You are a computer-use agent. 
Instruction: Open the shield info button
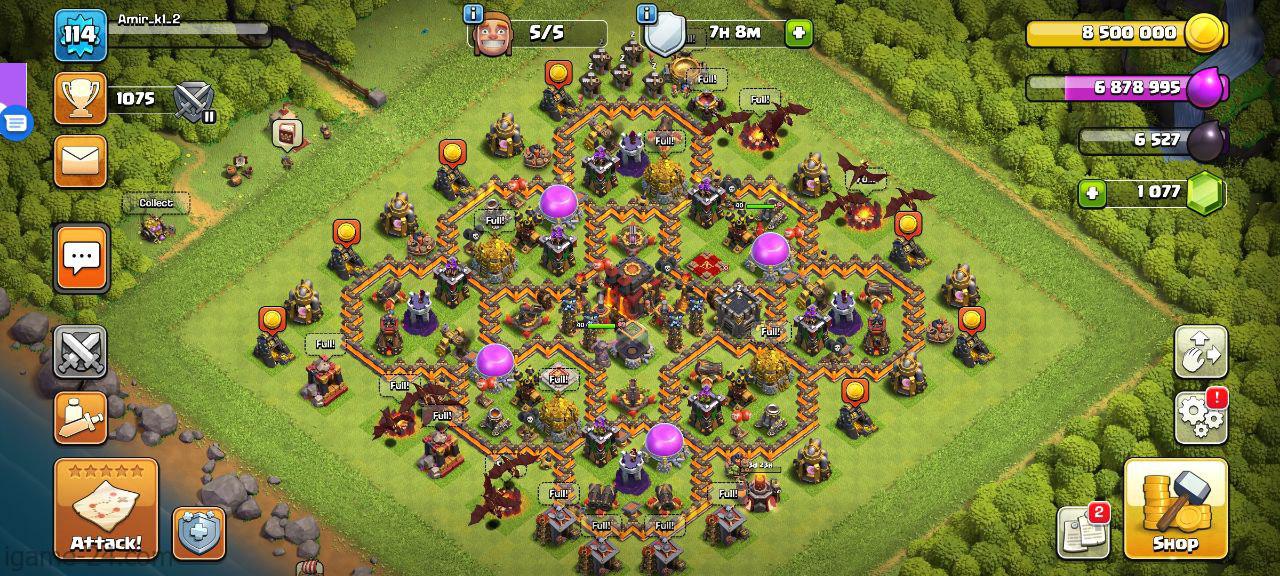[x=647, y=14]
